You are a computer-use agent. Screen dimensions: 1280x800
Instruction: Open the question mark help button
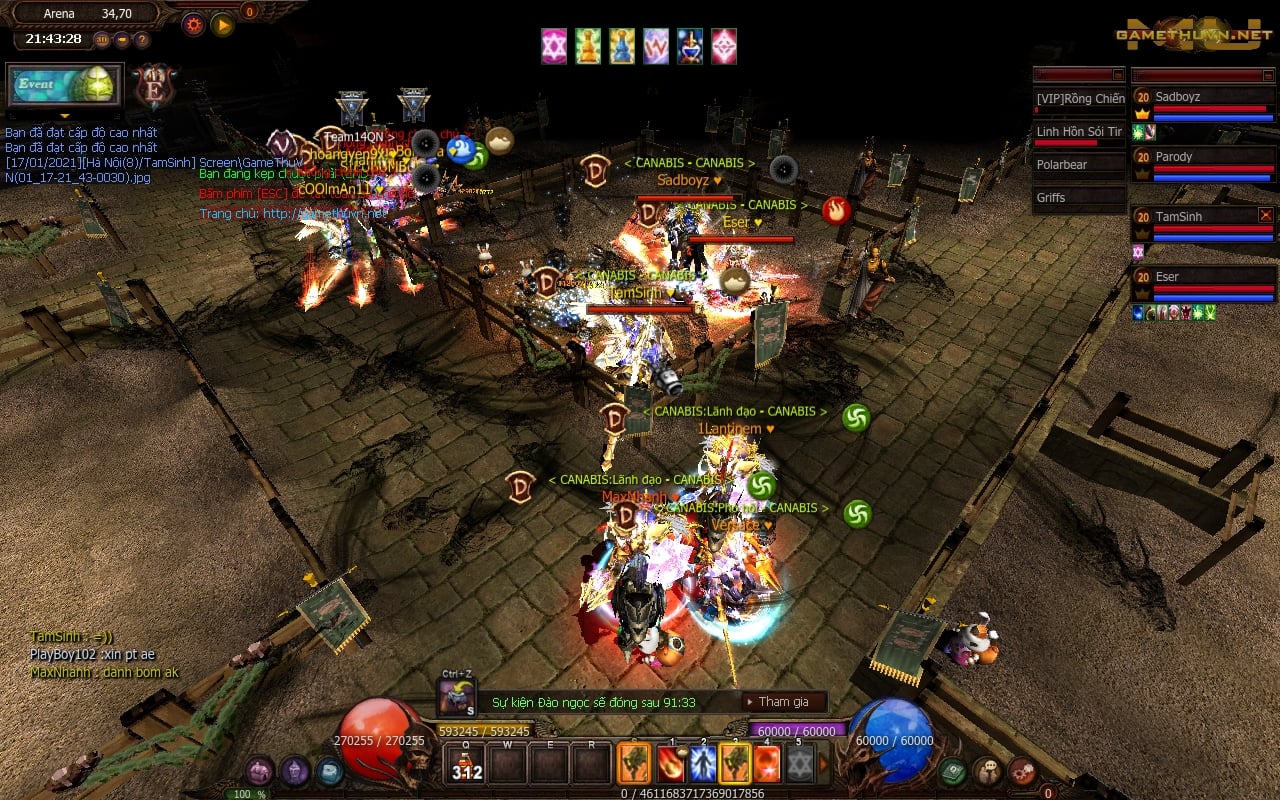(142, 40)
